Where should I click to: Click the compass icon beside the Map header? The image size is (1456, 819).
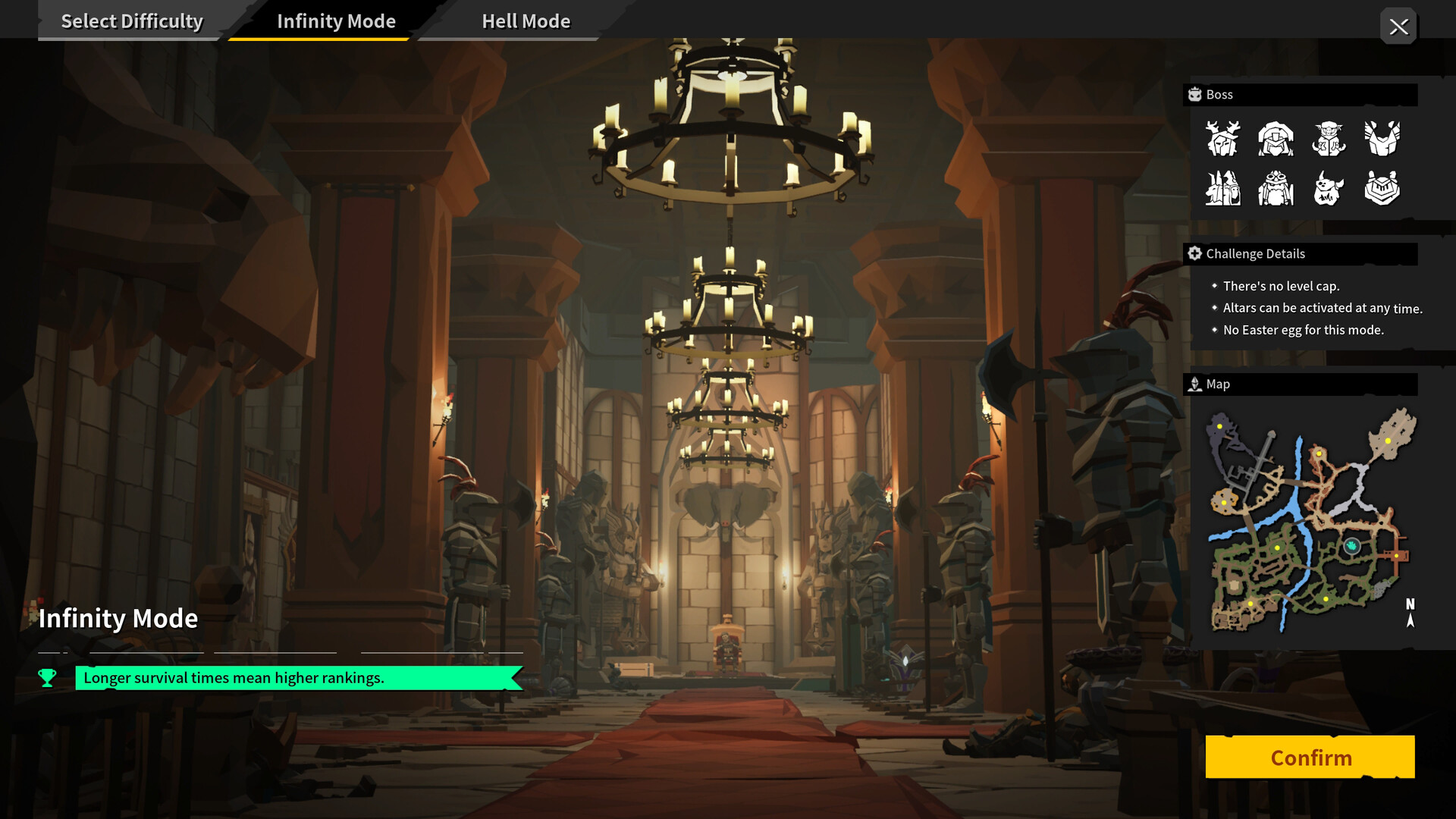1195,384
